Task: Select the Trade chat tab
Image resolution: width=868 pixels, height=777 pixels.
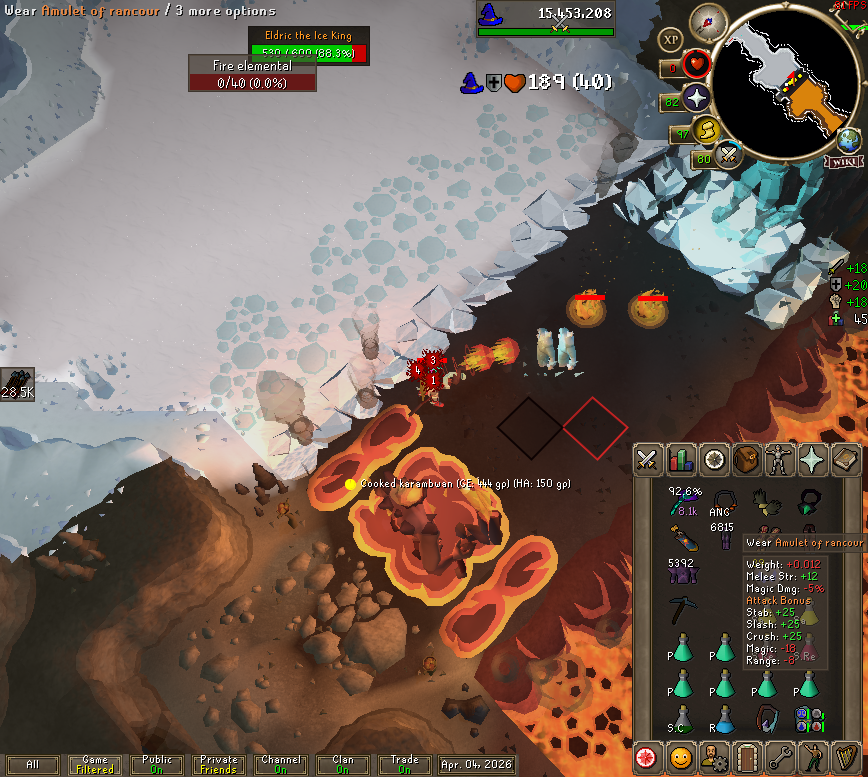Action: [x=405, y=765]
